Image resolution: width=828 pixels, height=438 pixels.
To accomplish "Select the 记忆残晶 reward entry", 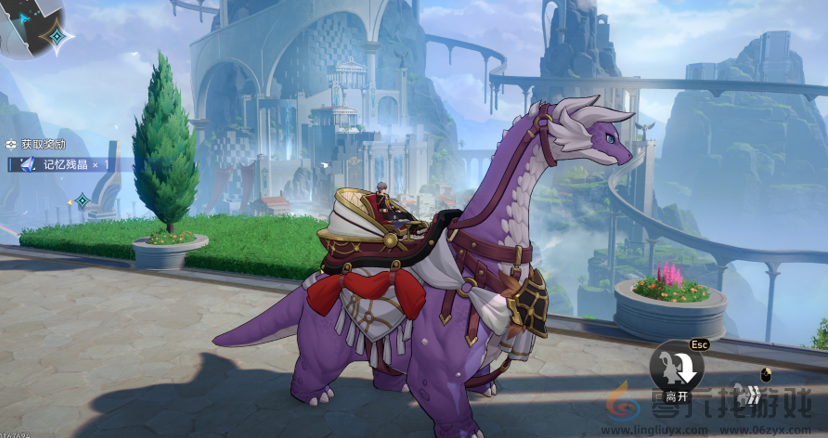I will tap(66, 164).
